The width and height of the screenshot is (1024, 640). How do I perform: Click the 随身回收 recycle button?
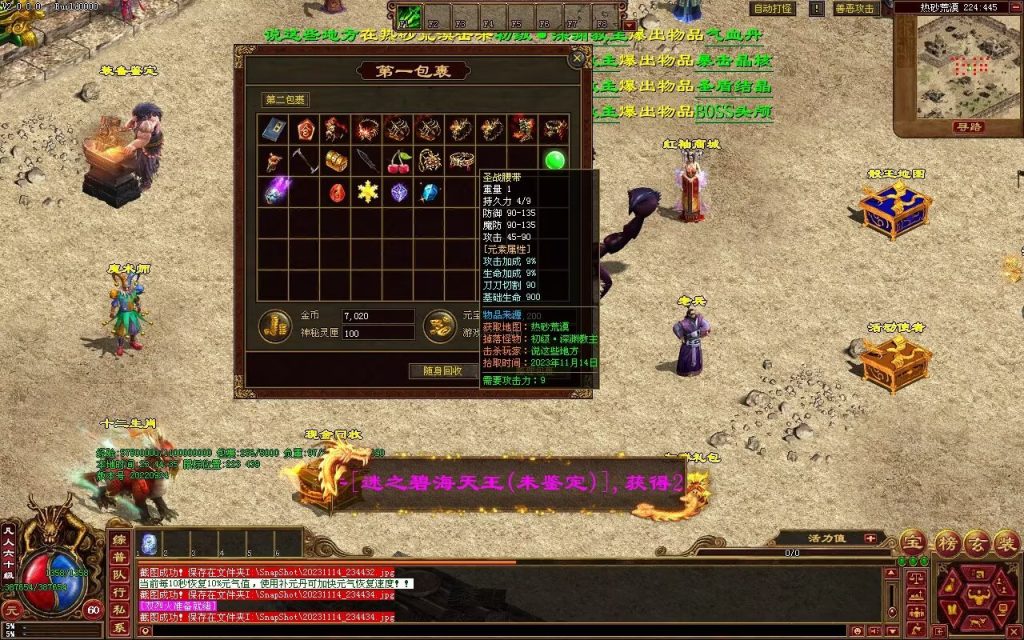[x=440, y=371]
